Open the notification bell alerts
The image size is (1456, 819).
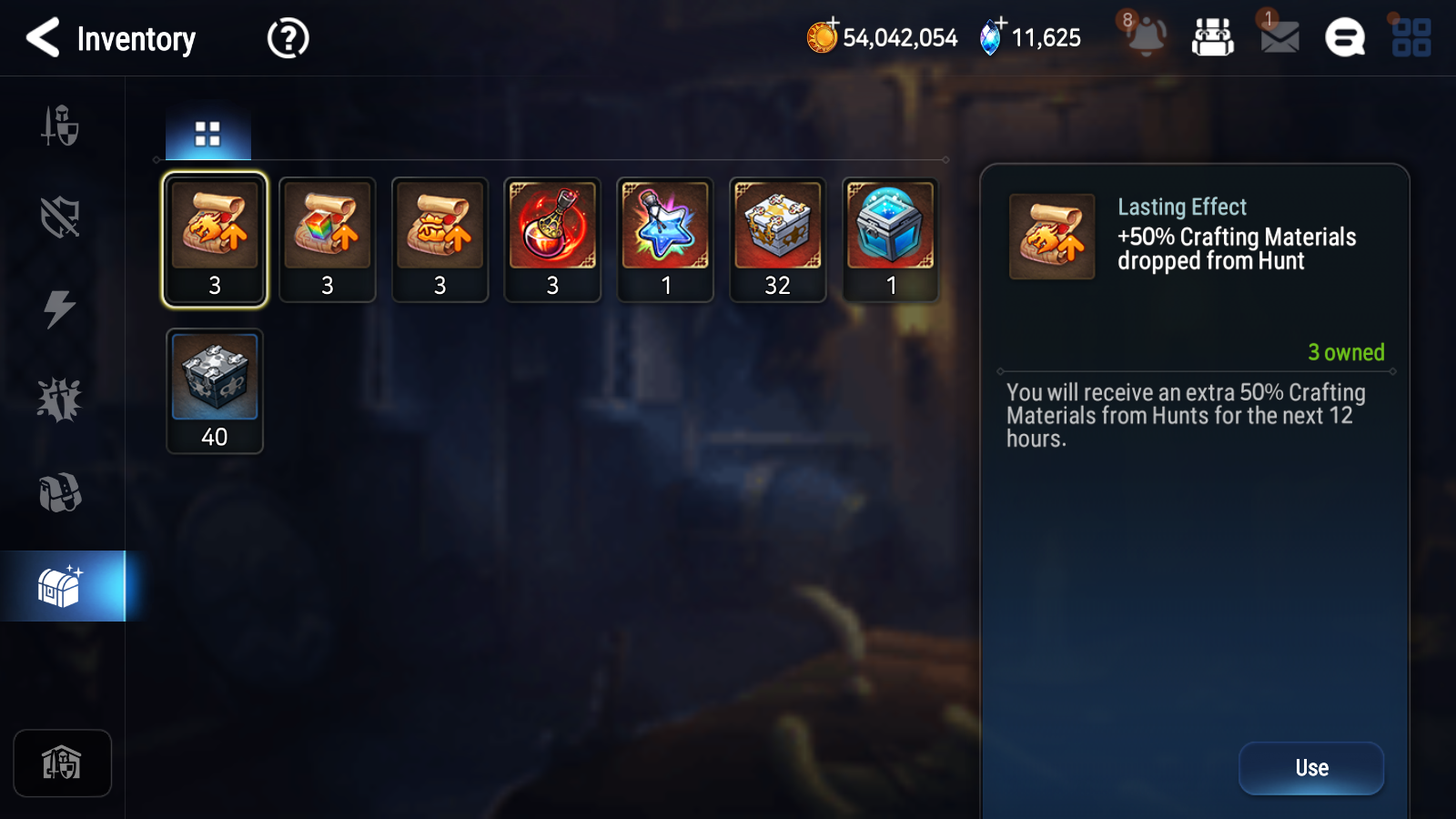click(x=1146, y=37)
